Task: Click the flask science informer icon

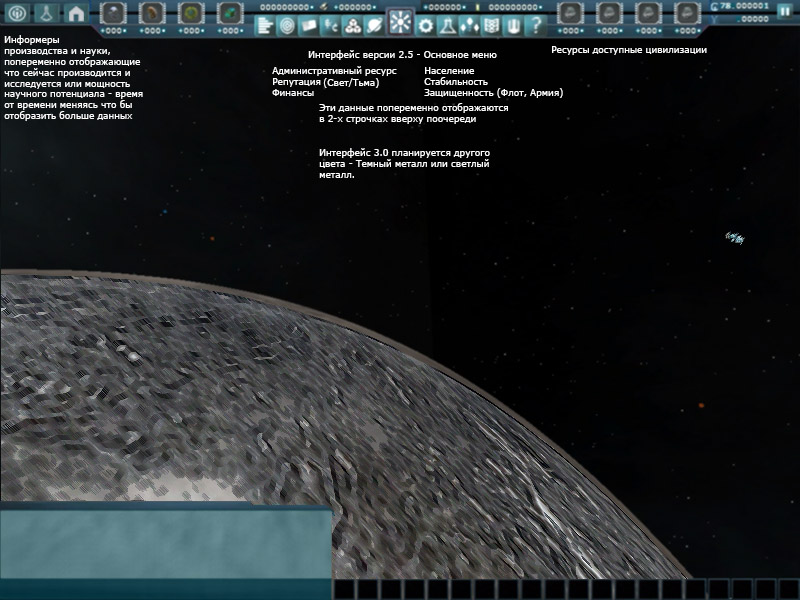Action: point(45,13)
